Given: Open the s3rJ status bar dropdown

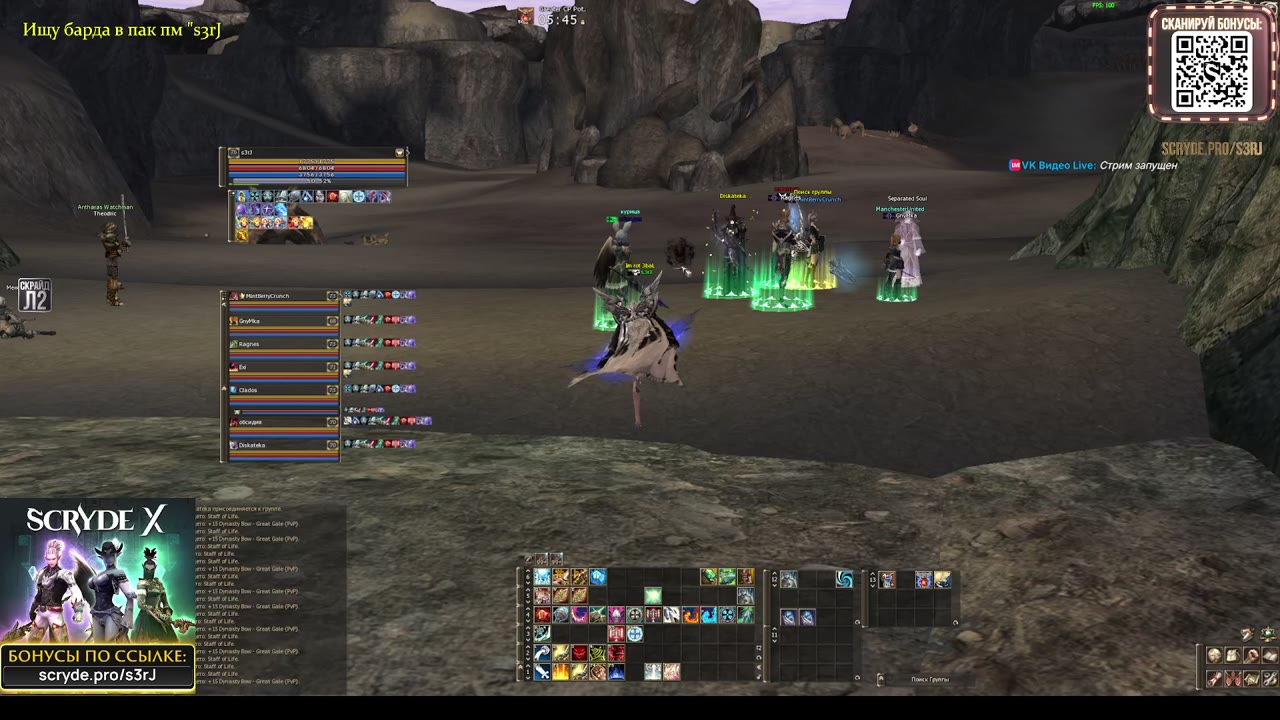Looking at the screenshot, I should (x=400, y=153).
